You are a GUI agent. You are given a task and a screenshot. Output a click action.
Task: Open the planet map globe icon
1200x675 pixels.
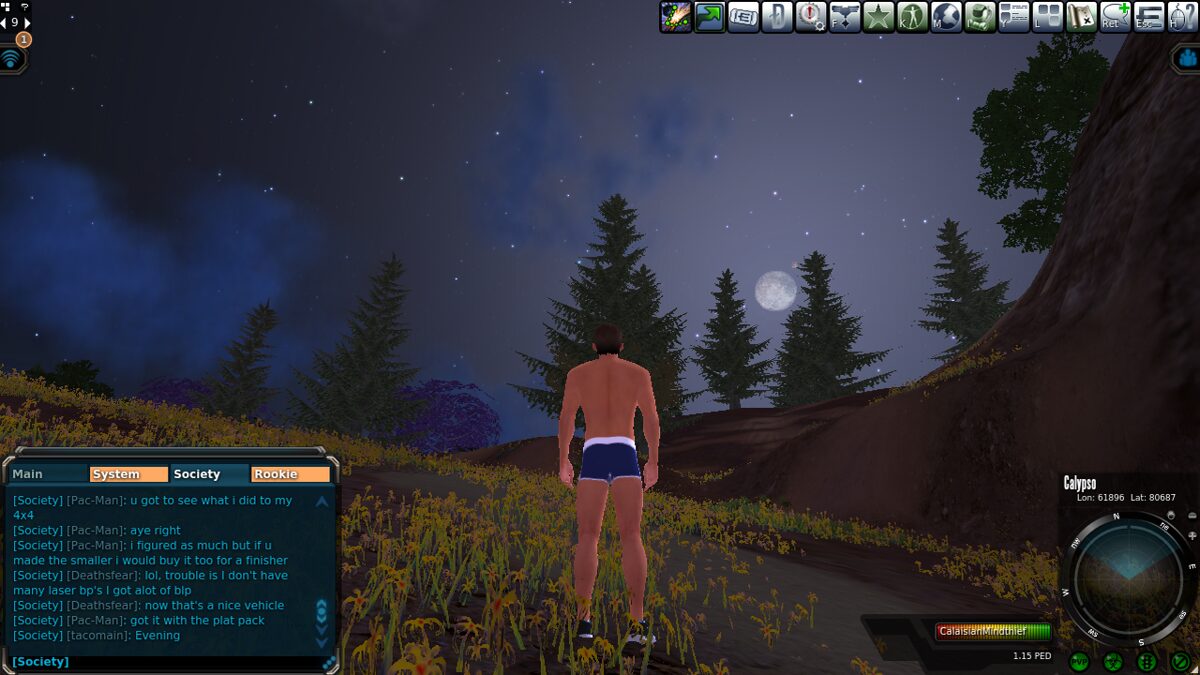pos(946,17)
